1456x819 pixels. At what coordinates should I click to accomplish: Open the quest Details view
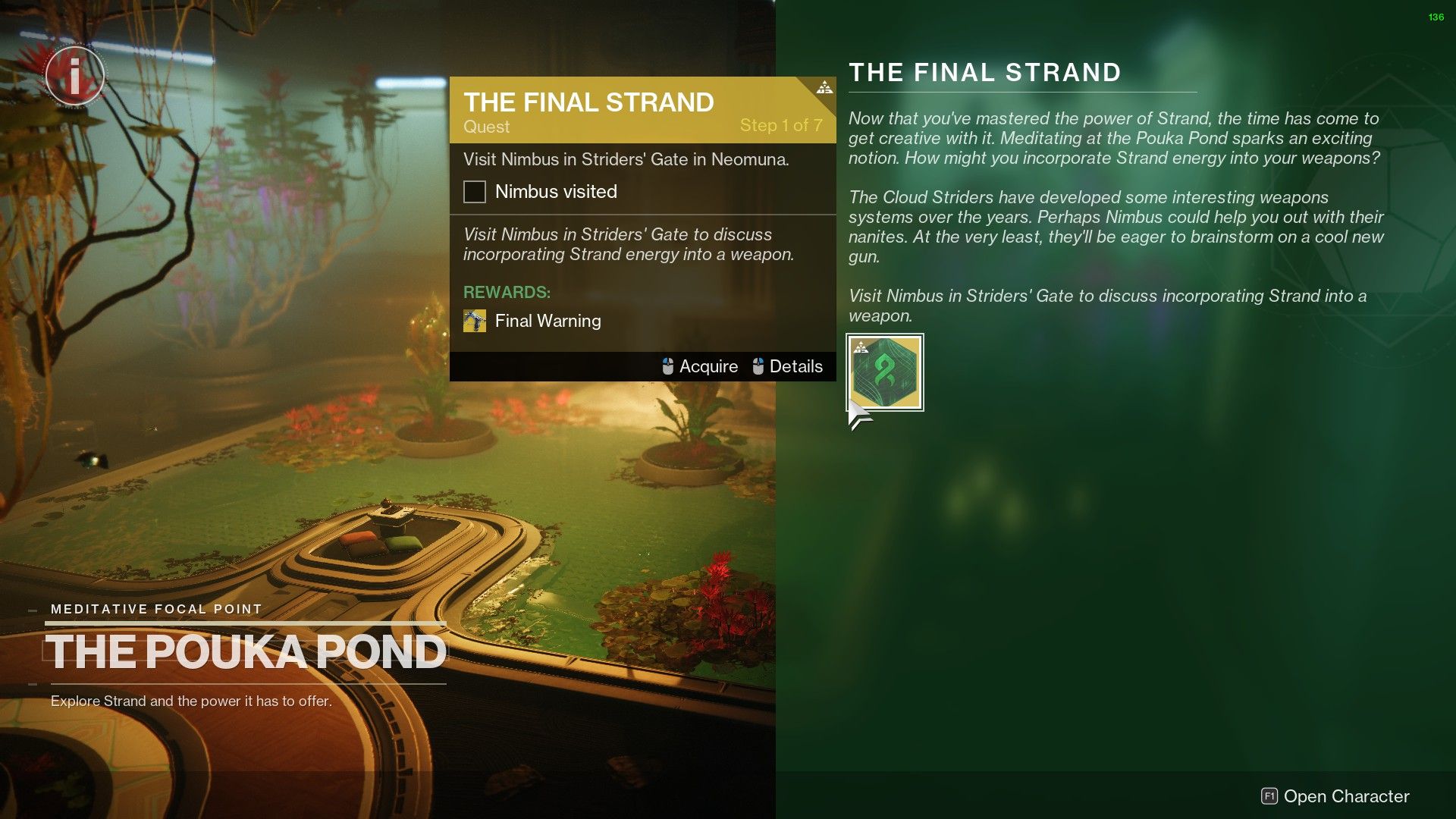point(795,366)
